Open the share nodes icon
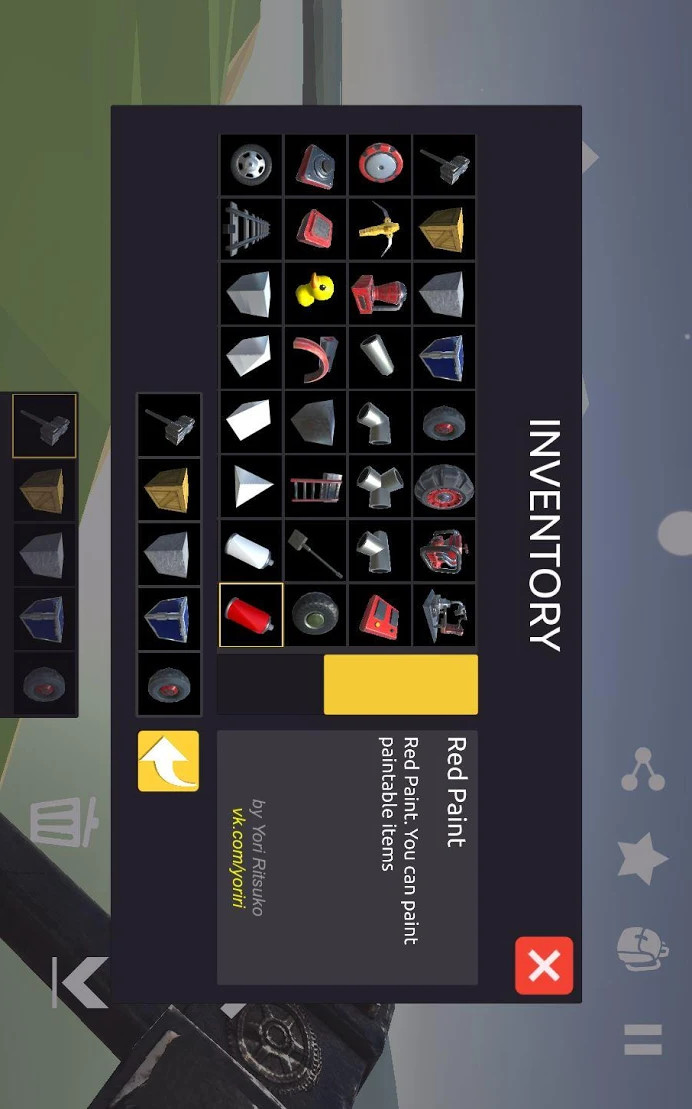Image resolution: width=692 pixels, height=1109 pixels. click(x=642, y=769)
